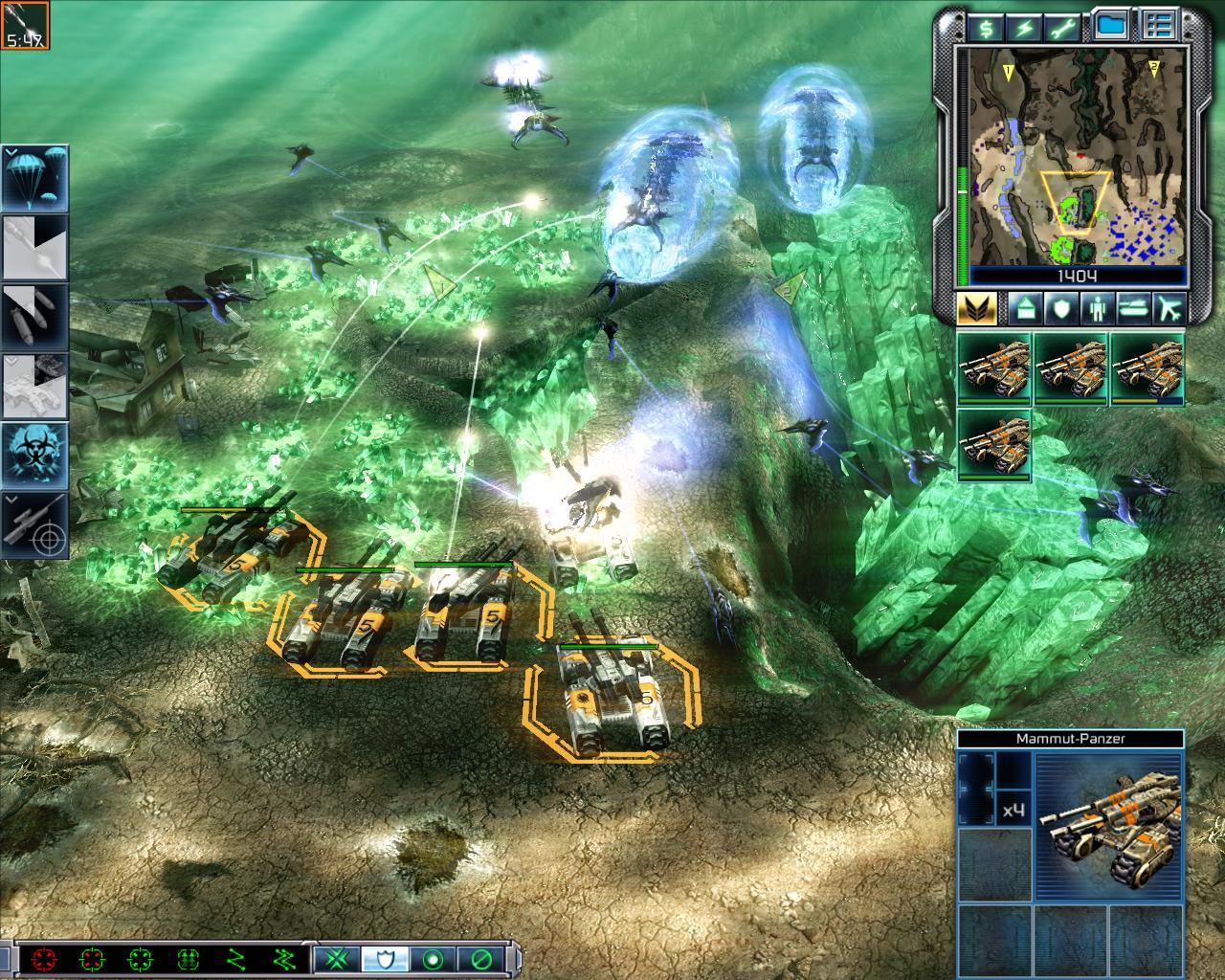1225x980 pixels.
Task: Select the biohazard support power
Action: (34, 453)
